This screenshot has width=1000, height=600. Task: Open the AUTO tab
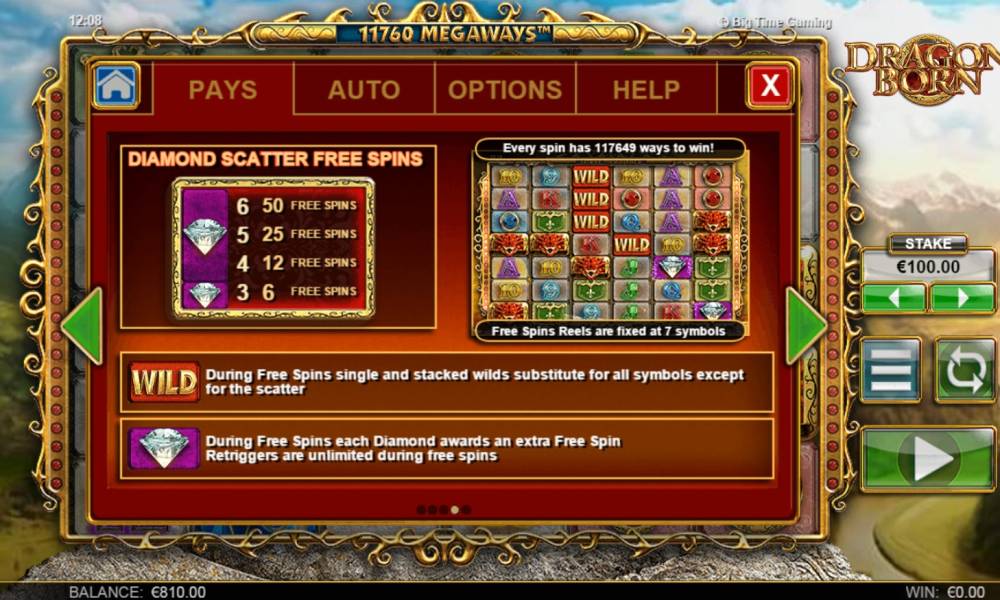(364, 89)
